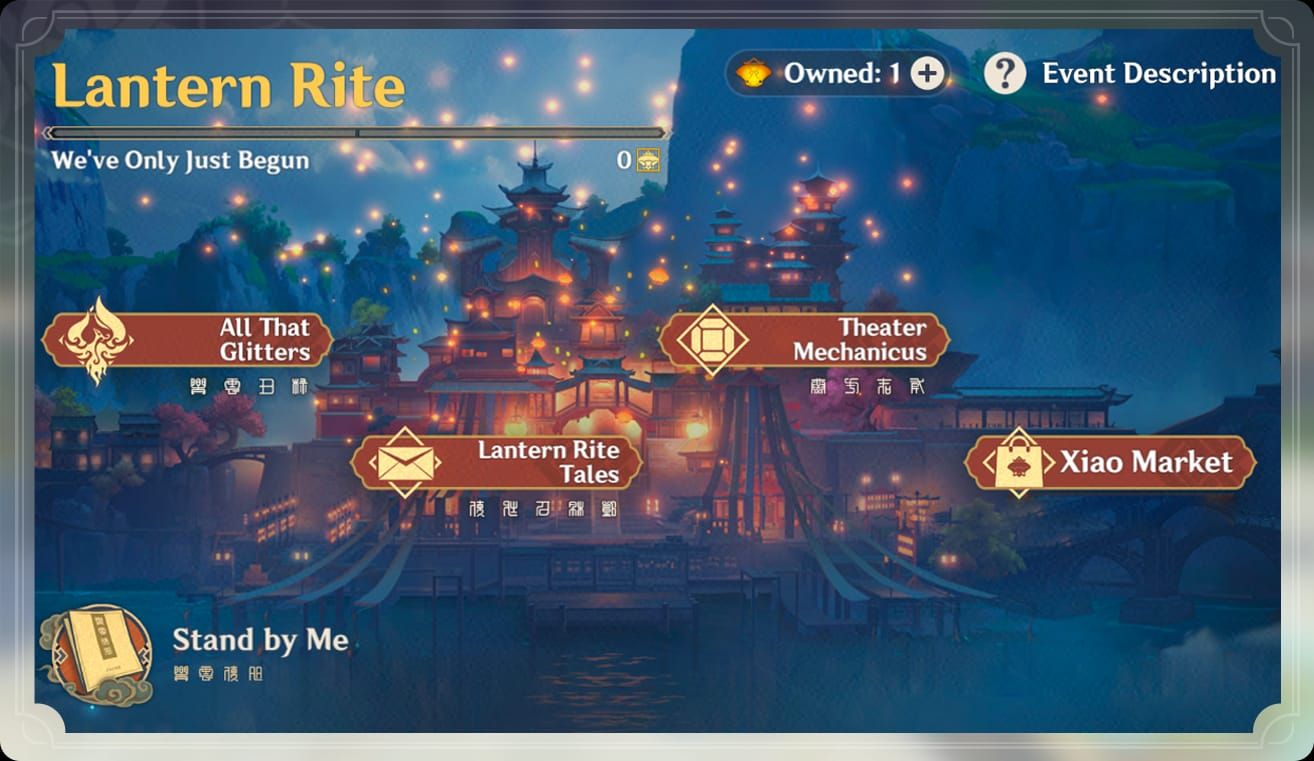1314x761 pixels.
Task: Click the lantern icon beside the progress counter
Action: [x=648, y=160]
